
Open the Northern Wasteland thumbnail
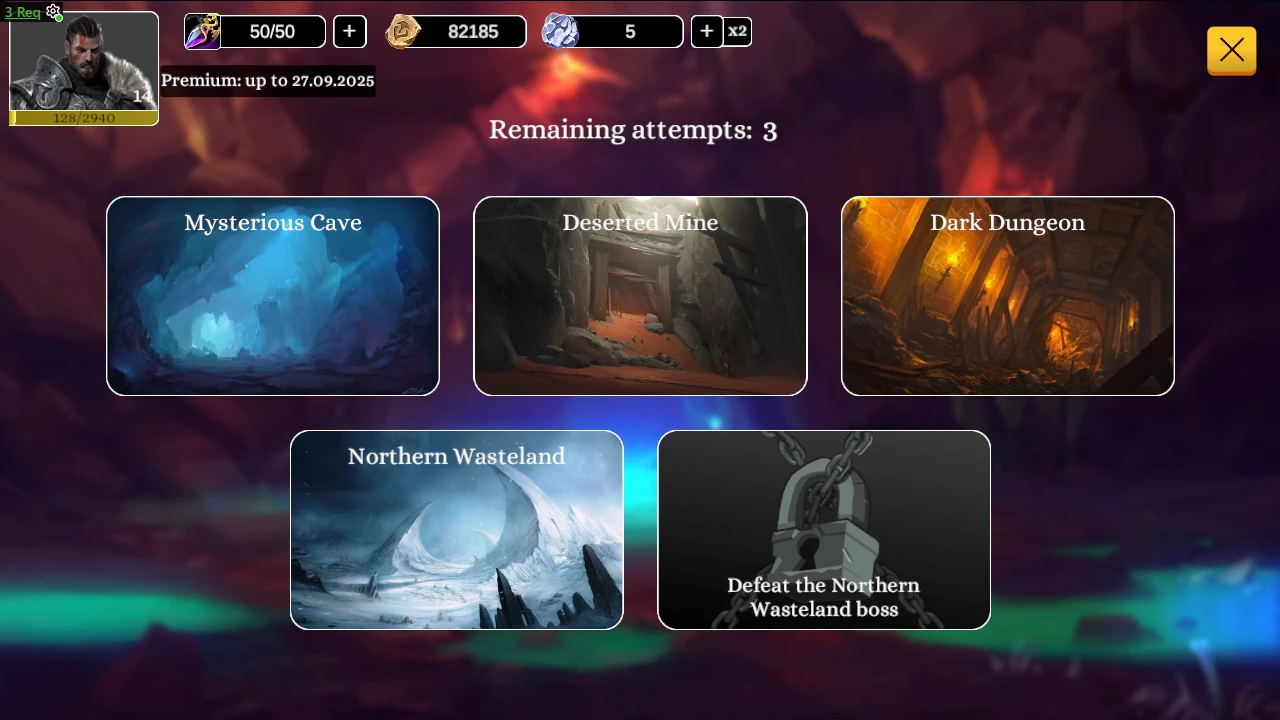click(x=456, y=530)
